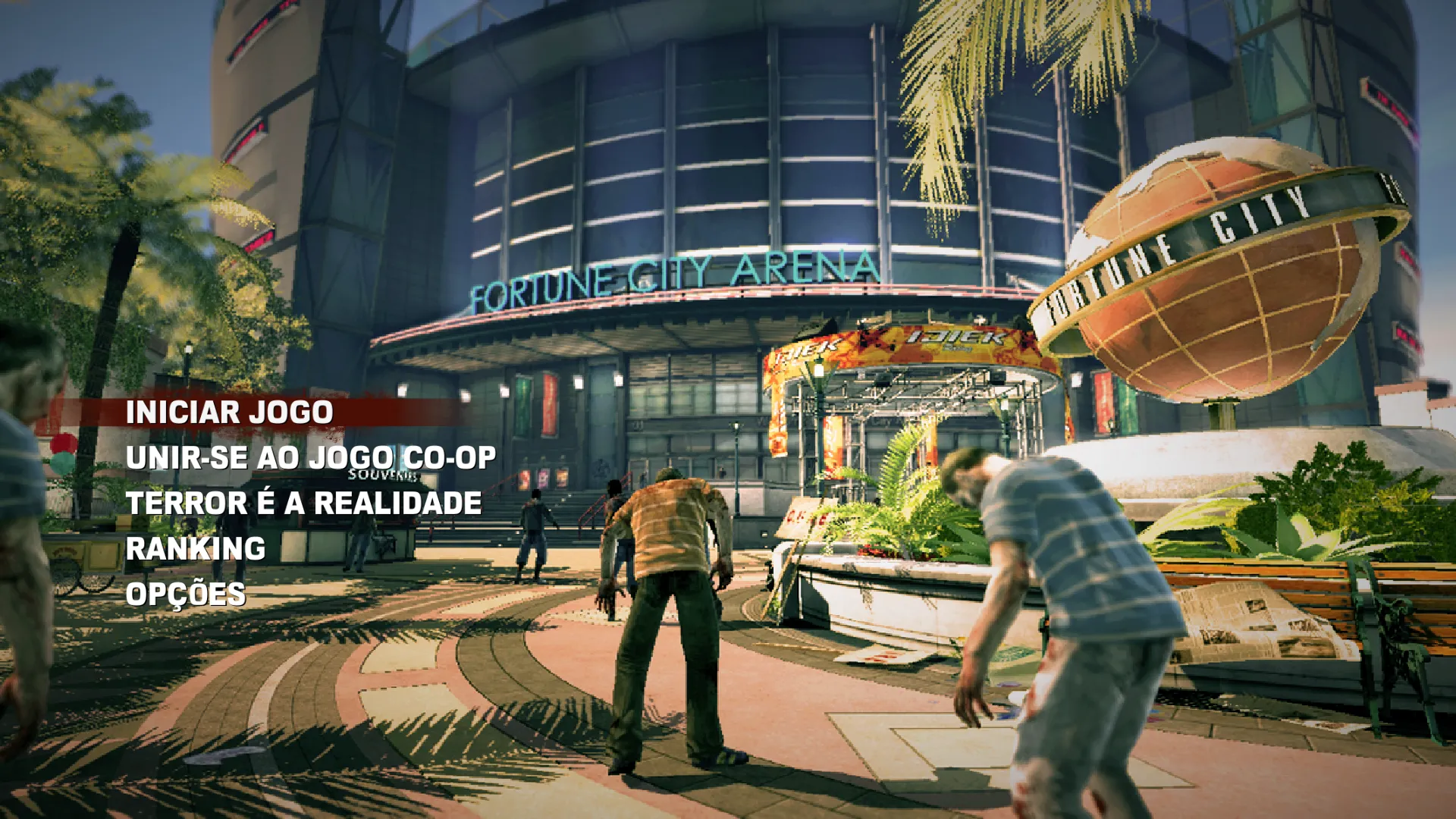Choose Unir-se ao Jogo Co-op
Viewport: 1456px width, 819px height.
point(311,458)
